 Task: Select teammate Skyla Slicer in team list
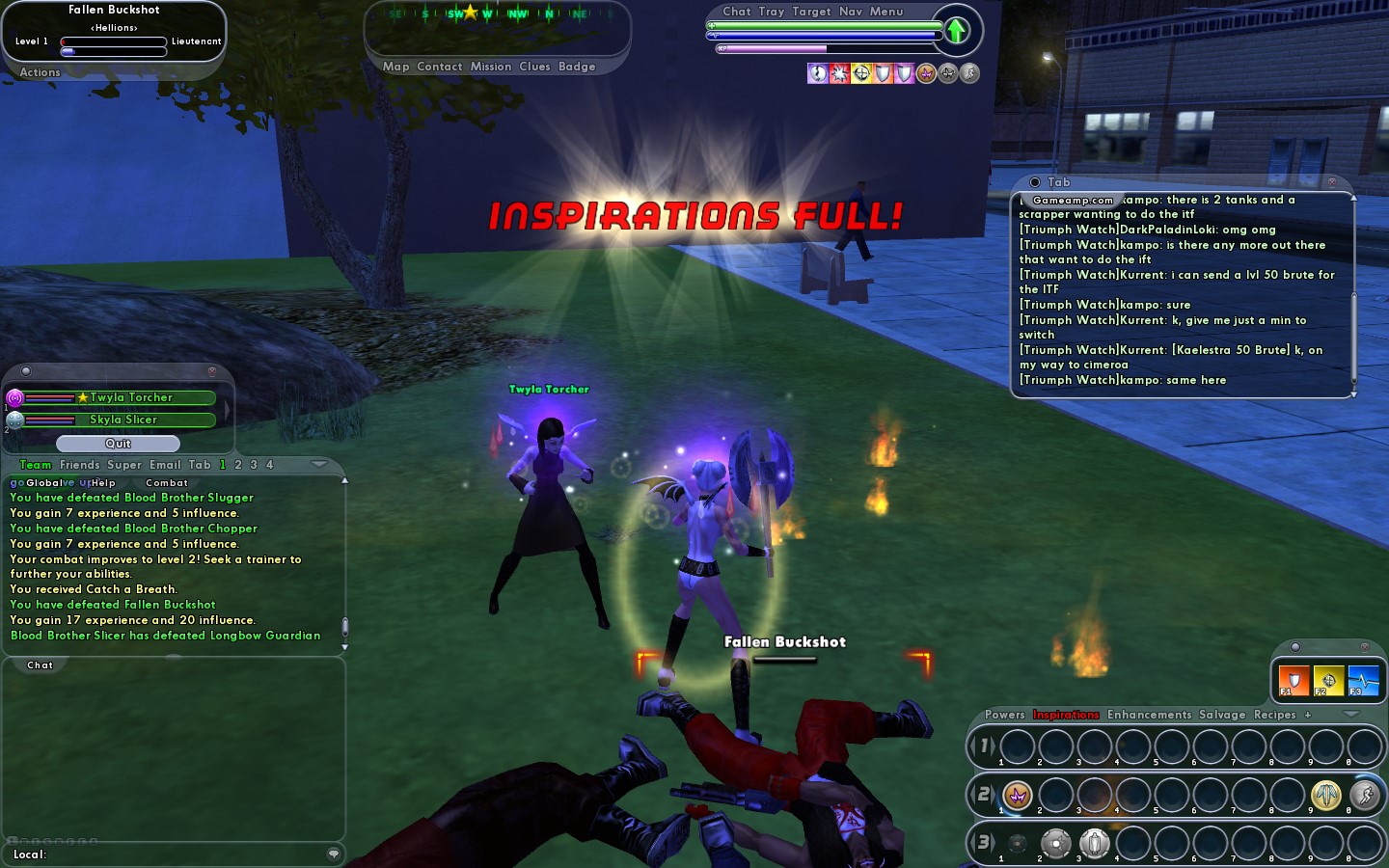tap(123, 420)
